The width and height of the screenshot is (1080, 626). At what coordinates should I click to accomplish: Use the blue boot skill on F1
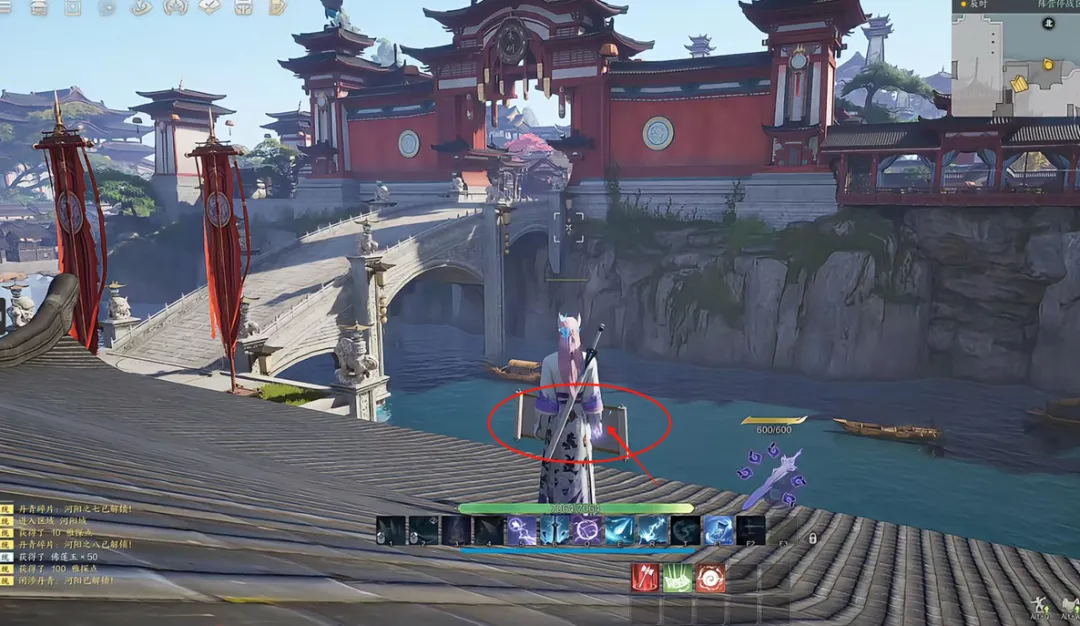point(718,531)
